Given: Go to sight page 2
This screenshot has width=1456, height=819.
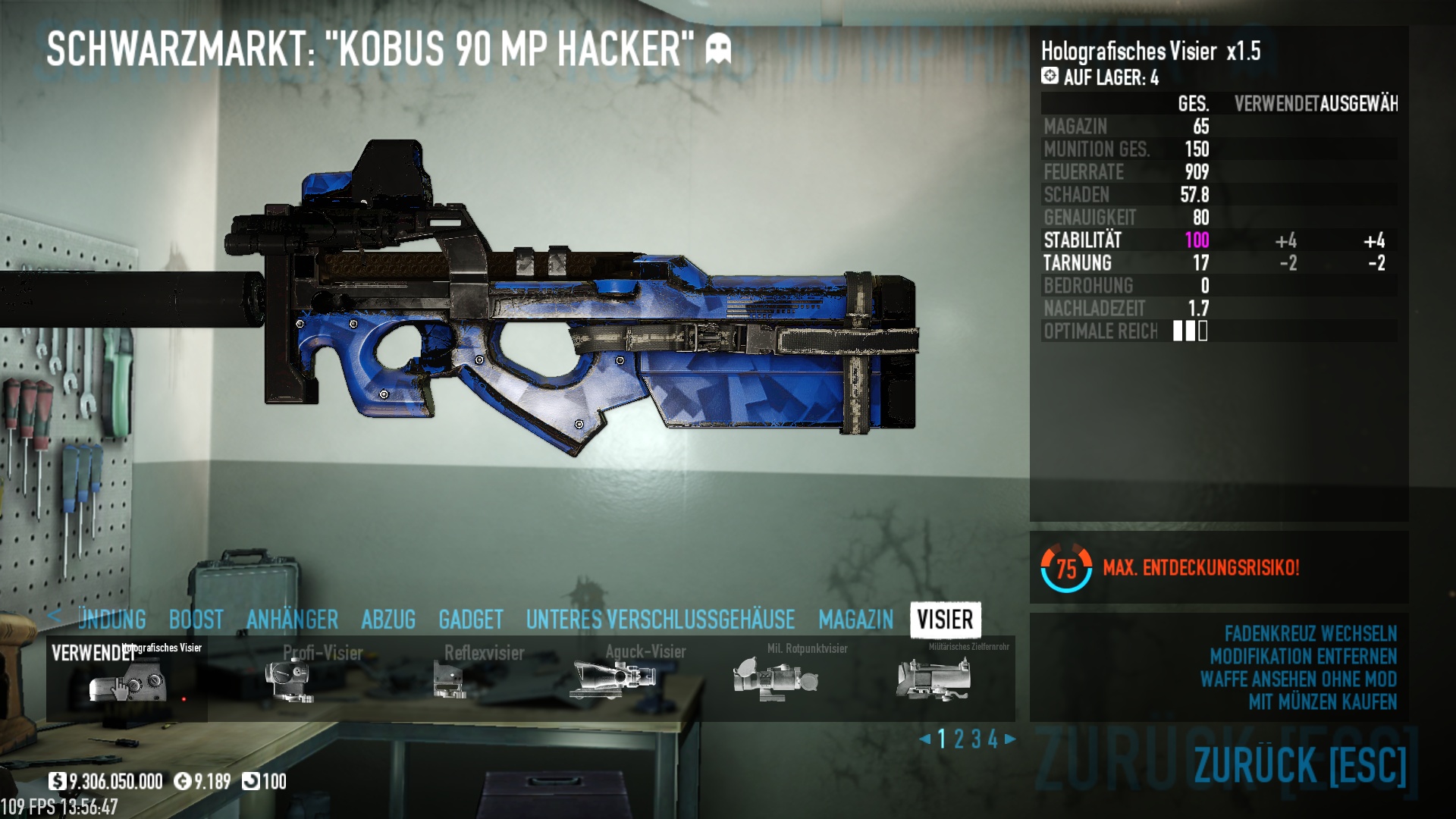Looking at the screenshot, I should 959,739.
